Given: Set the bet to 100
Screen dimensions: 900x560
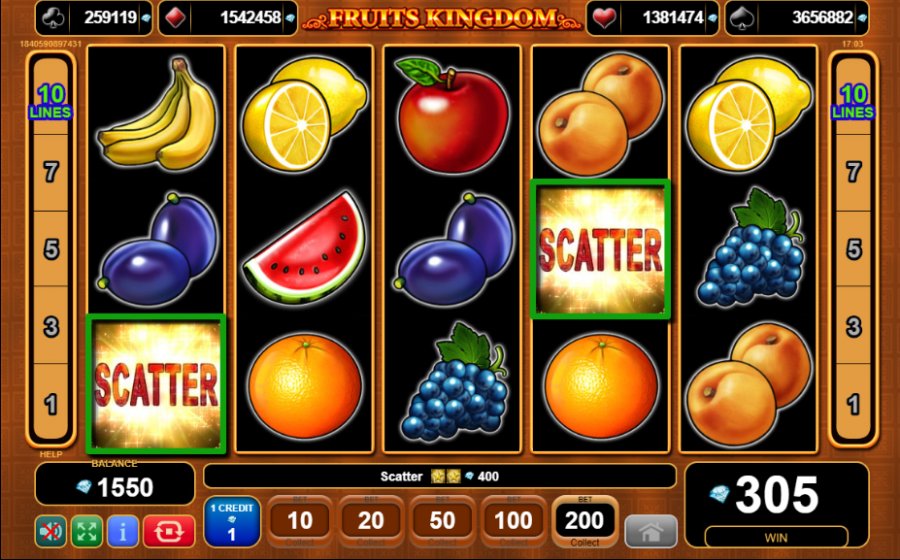Looking at the screenshot, I should (x=513, y=521).
